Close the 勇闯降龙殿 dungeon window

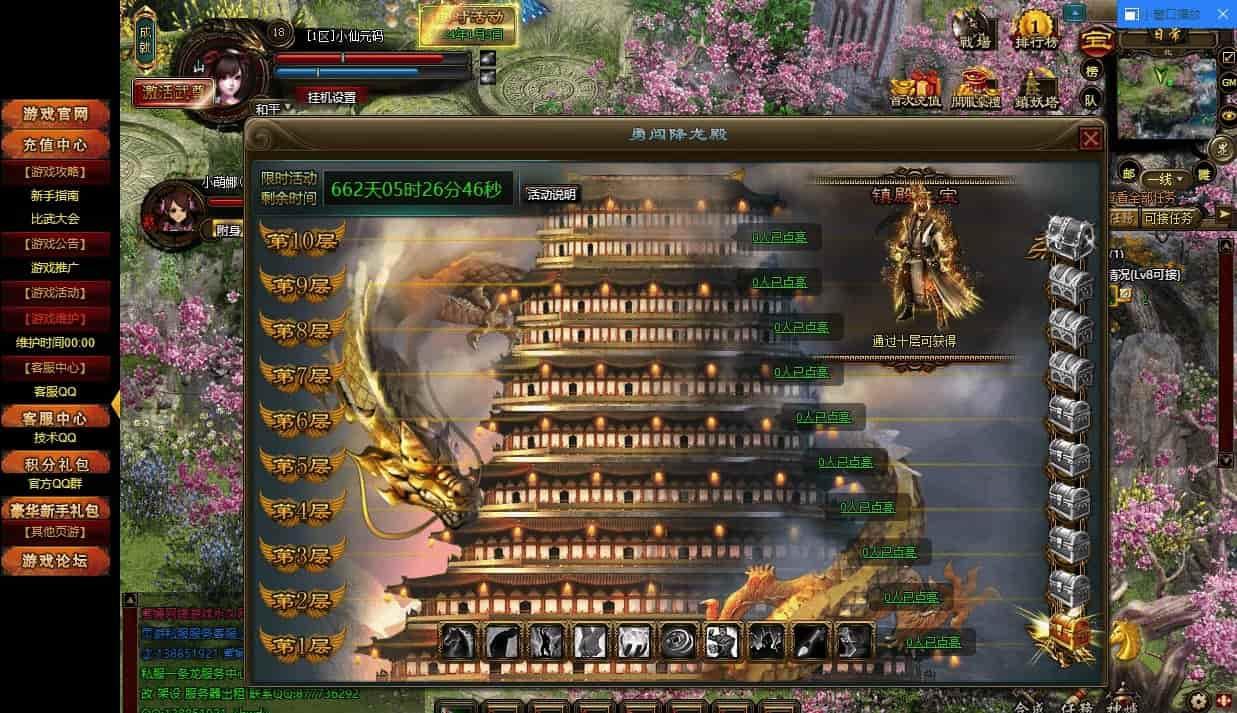1090,138
